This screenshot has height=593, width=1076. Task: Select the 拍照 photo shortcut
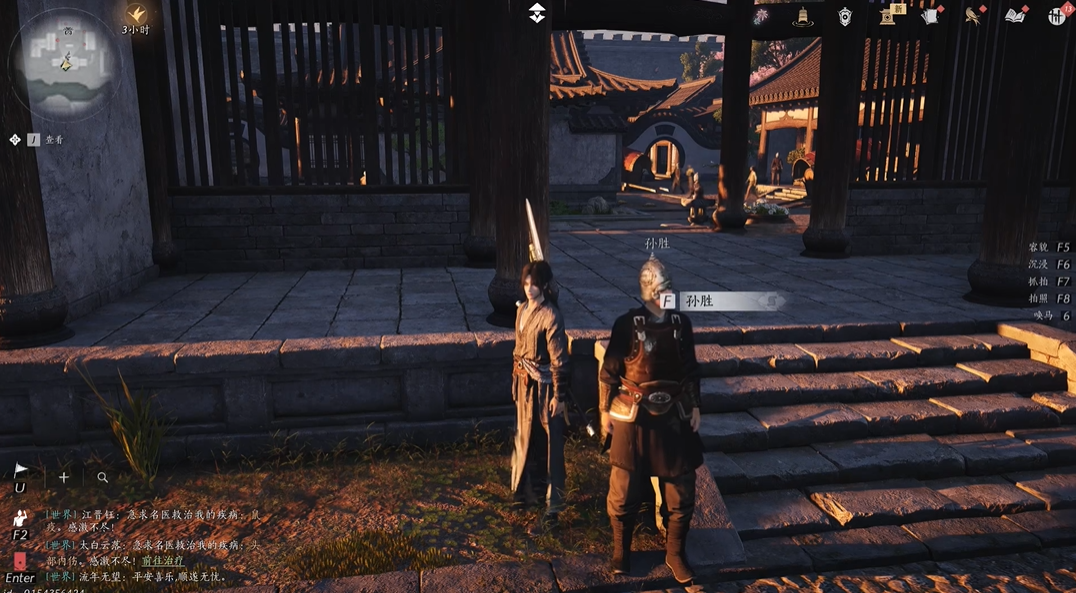coord(1038,299)
